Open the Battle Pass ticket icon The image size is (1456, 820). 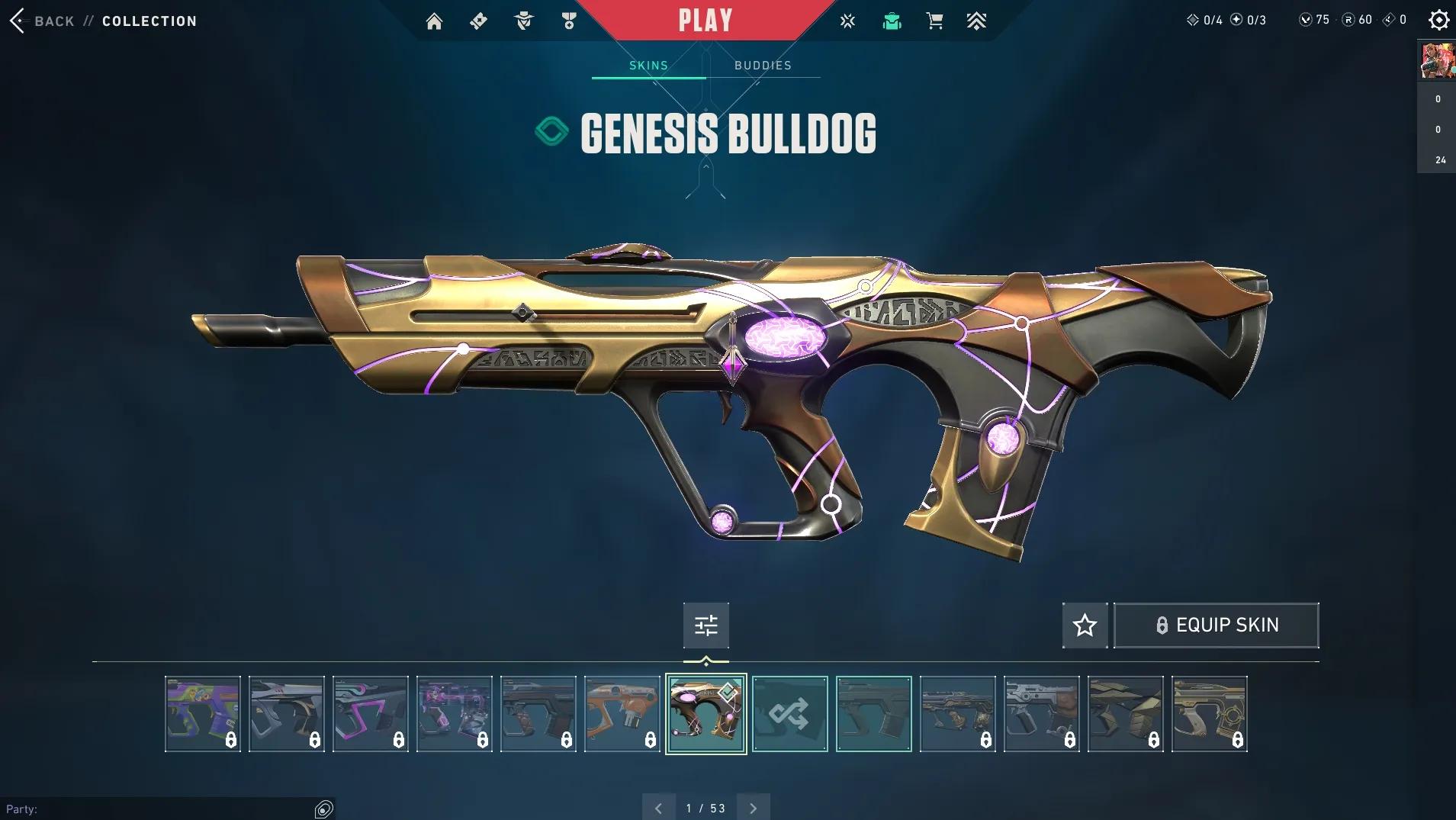pos(478,21)
